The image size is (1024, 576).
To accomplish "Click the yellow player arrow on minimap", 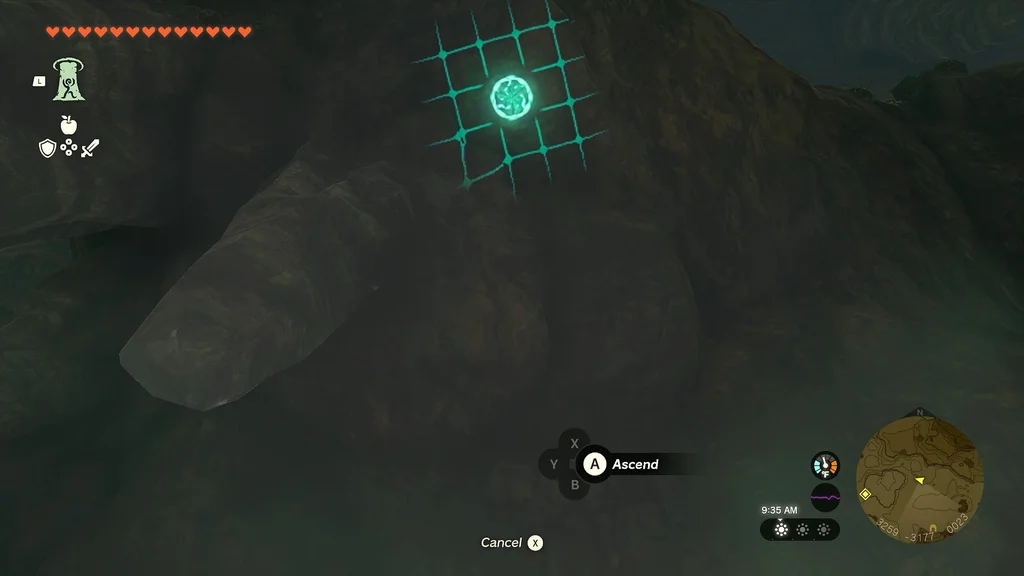I will (x=920, y=481).
